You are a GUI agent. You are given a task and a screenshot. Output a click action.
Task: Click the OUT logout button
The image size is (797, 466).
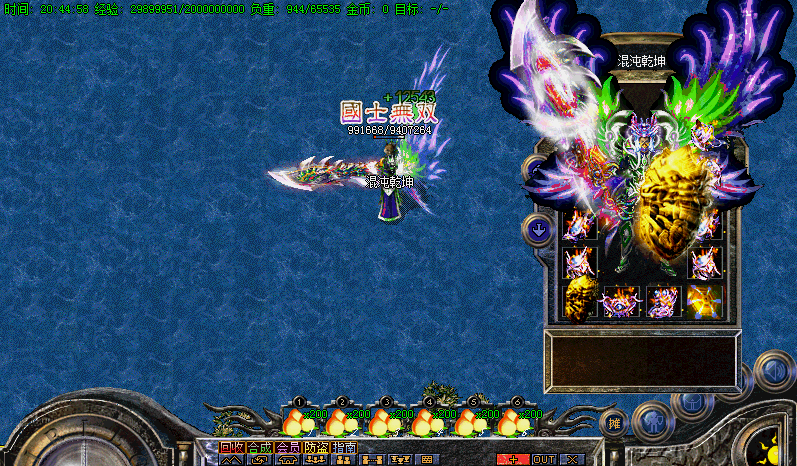[x=544, y=459]
